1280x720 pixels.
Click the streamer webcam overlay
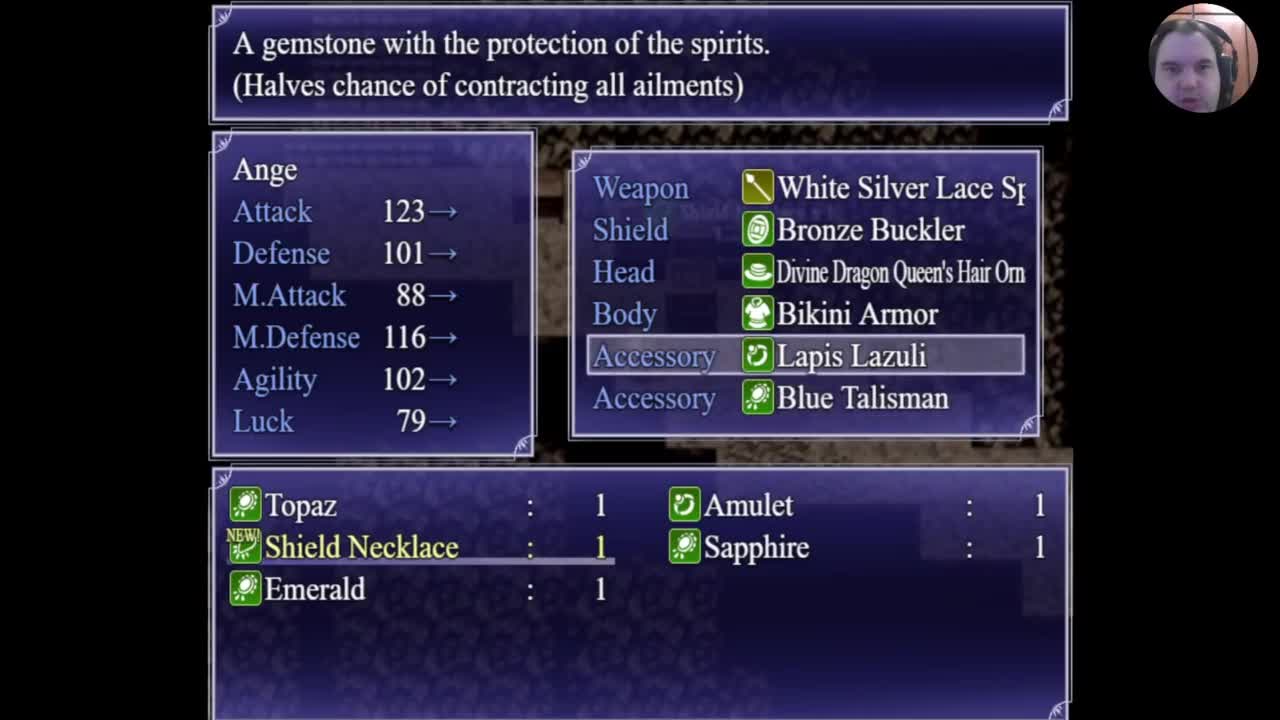click(1201, 58)
